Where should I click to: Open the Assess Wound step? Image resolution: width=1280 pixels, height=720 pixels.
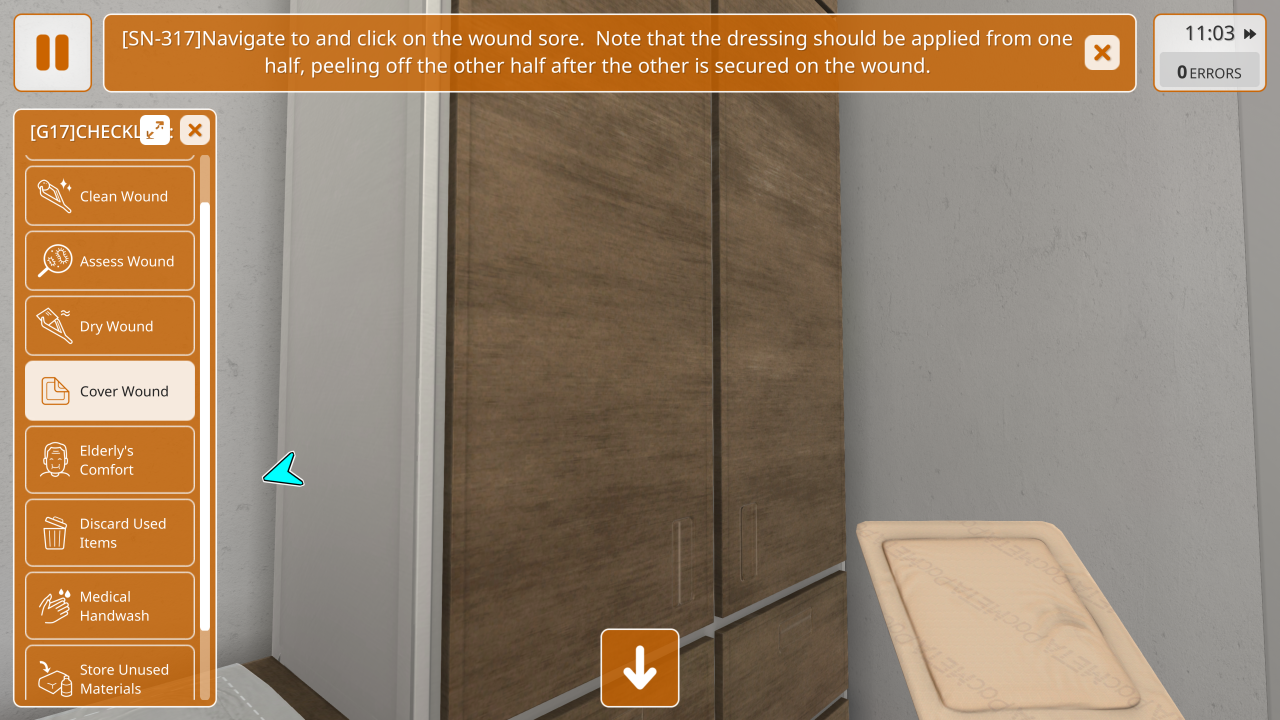[110, 261]
